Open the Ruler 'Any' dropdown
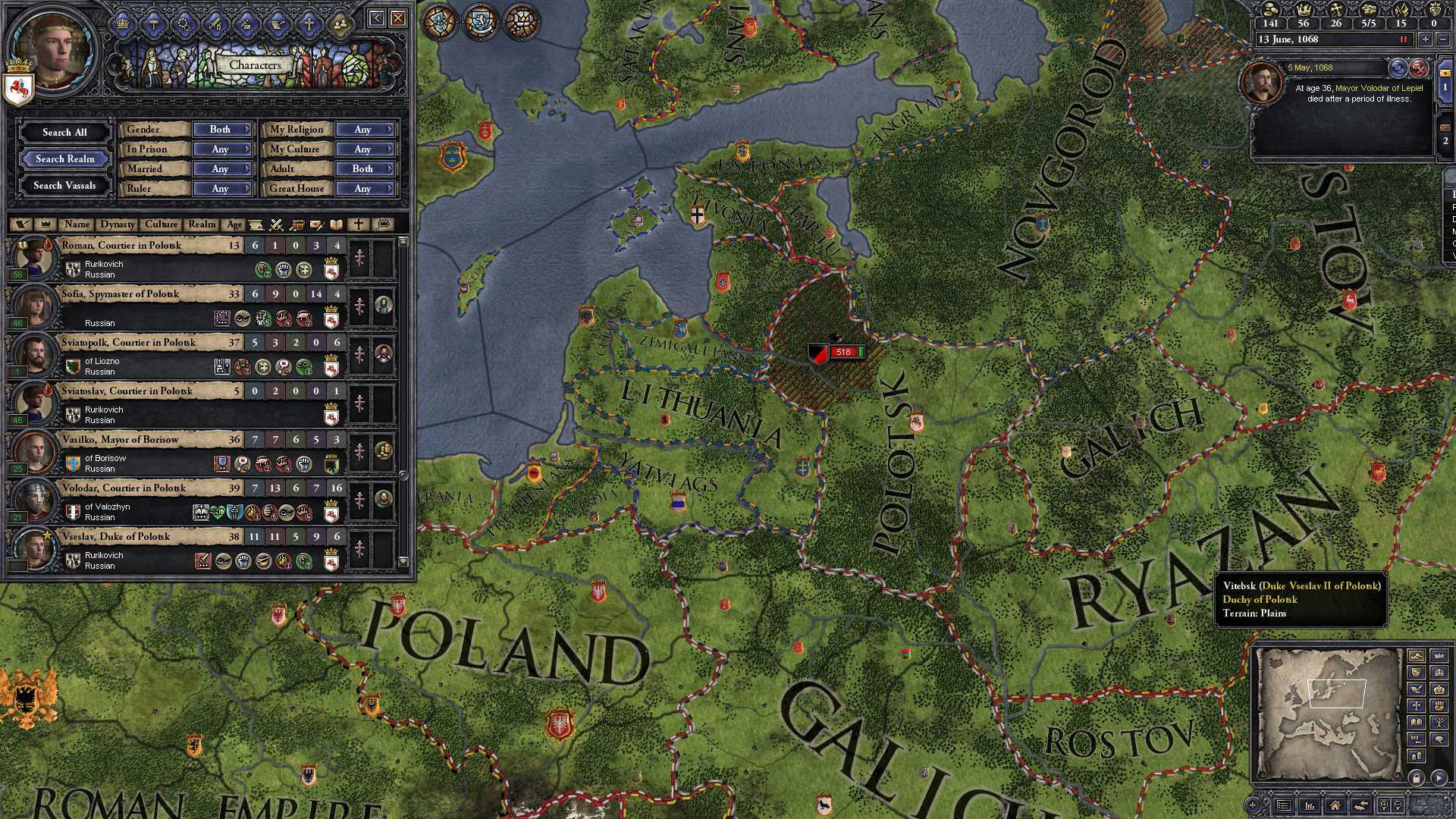The image size is (1456, 819). pyautogui.click(x=222, y=188)
